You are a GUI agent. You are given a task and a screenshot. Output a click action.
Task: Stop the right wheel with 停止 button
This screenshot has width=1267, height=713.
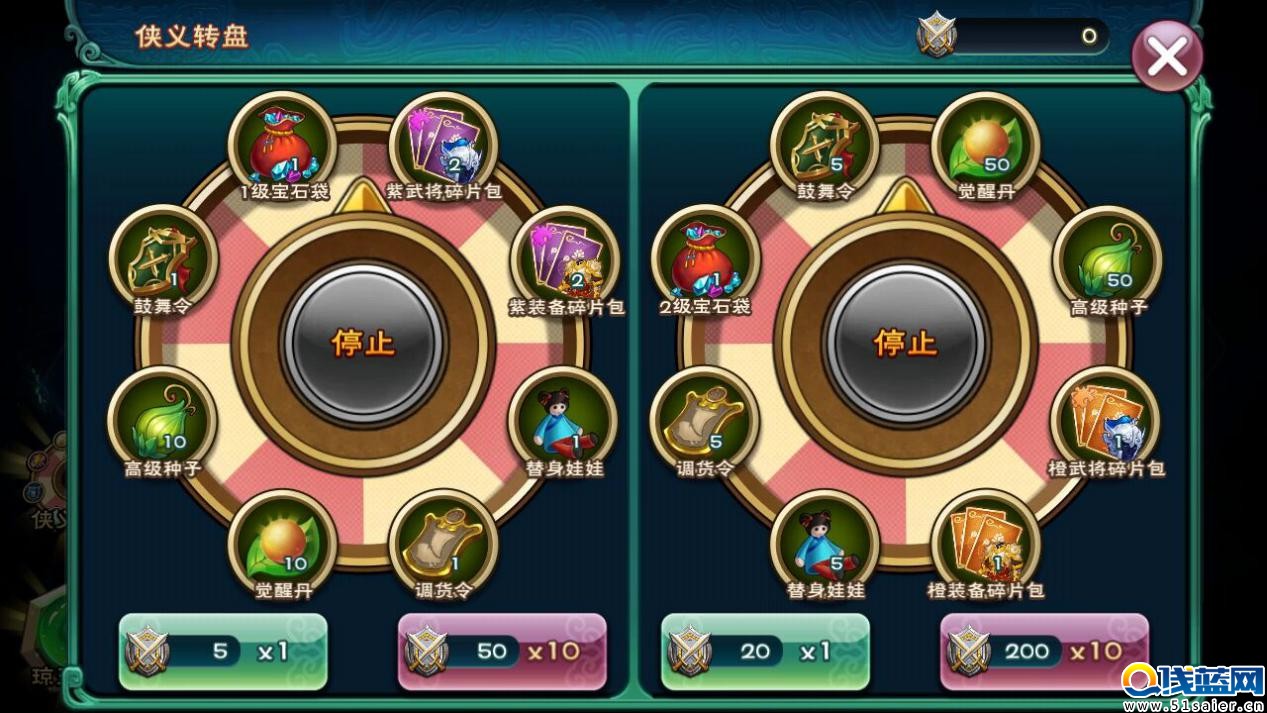(x=905, y=343)
